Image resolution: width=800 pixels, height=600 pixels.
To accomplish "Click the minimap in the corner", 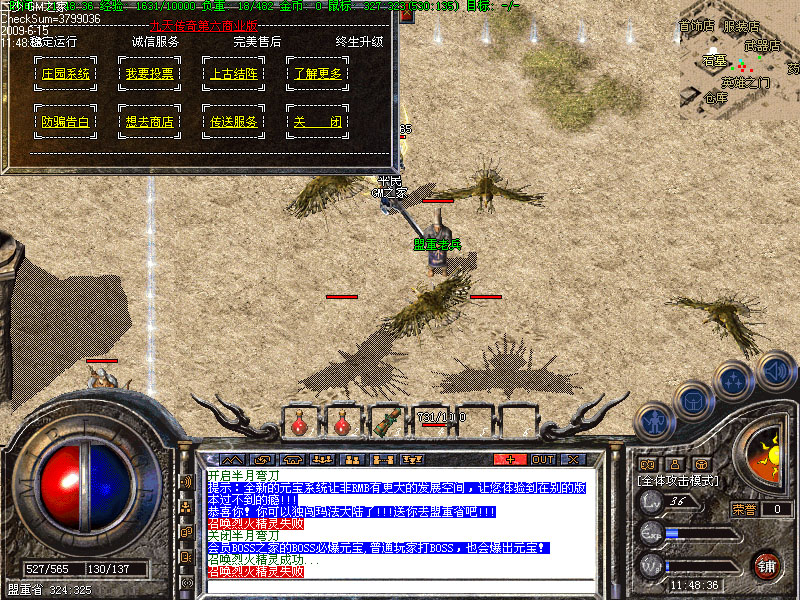I will point(738,58).
